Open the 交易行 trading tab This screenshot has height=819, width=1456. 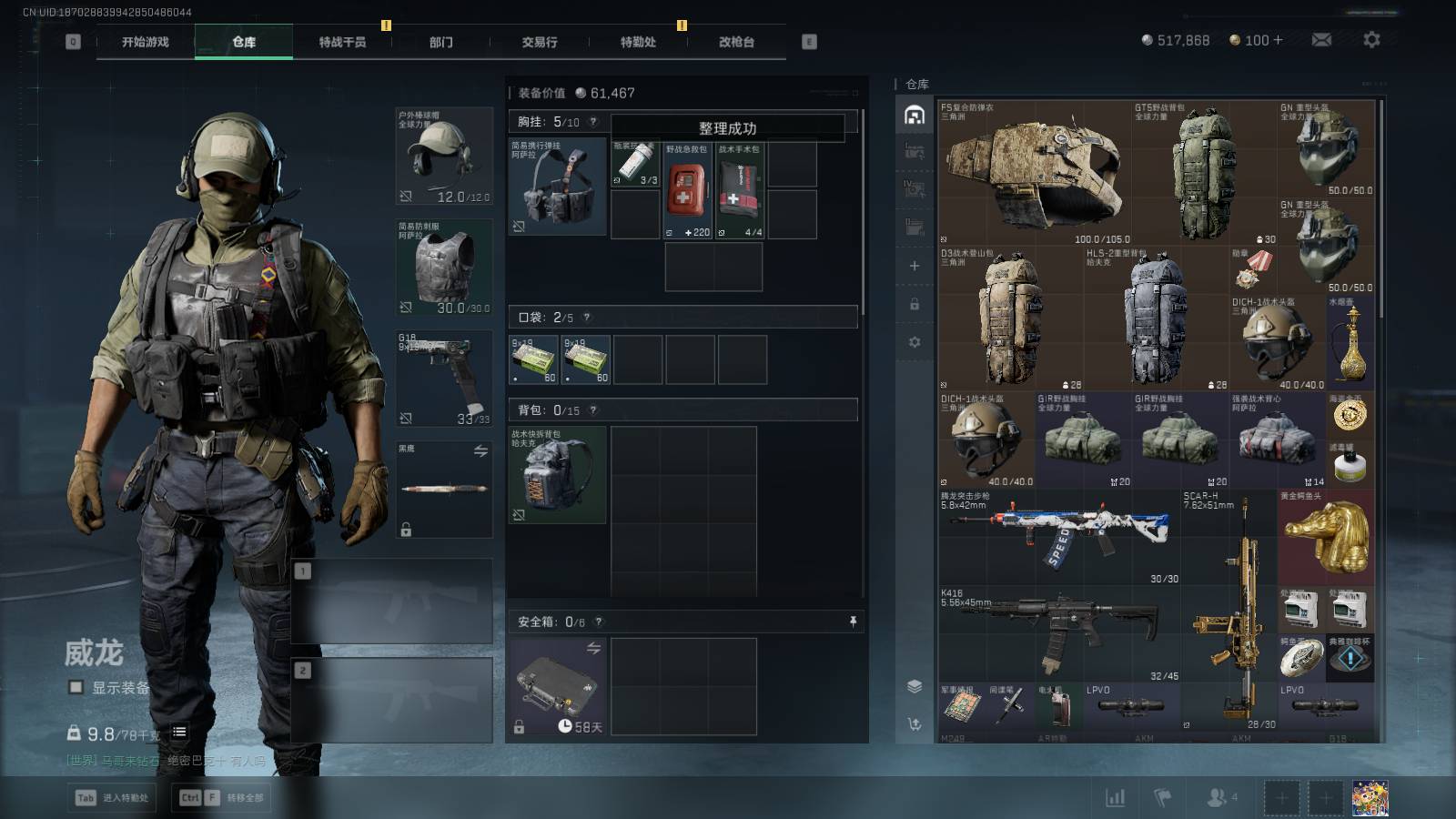(x=540, y=42)
